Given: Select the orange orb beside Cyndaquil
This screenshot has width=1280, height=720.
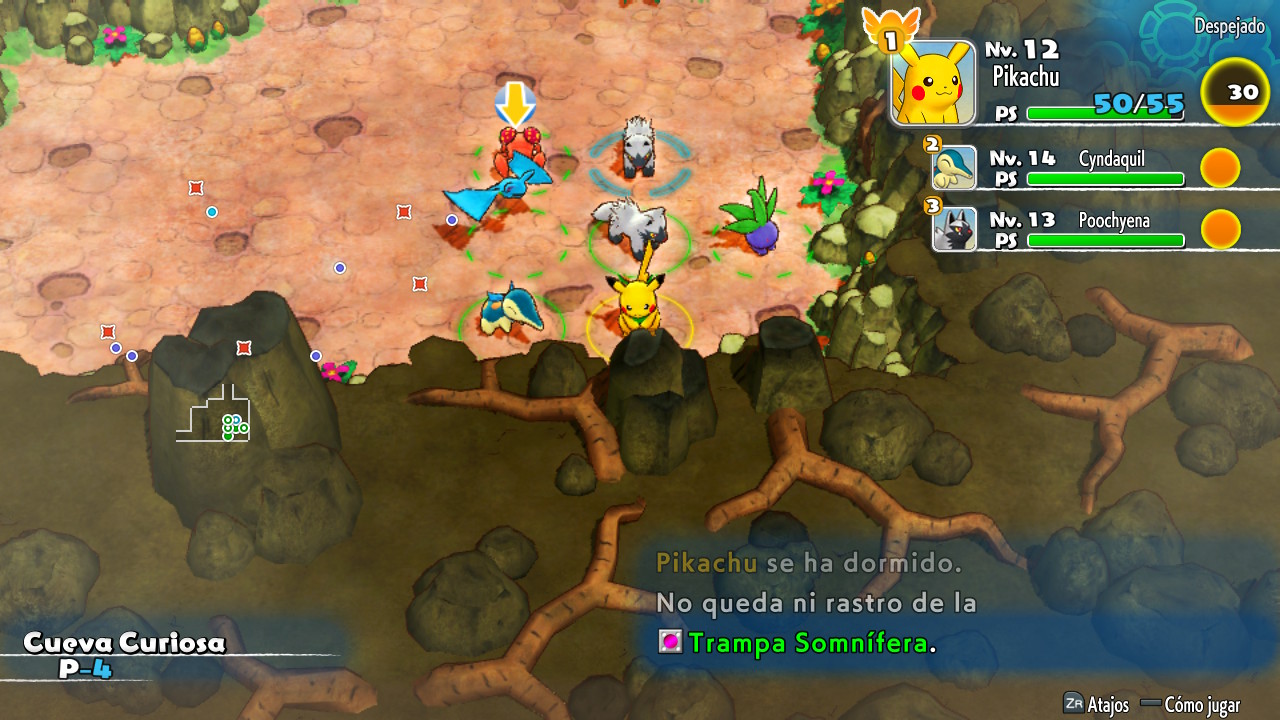Looking at the screenshot, I should tap(1220, 167).
